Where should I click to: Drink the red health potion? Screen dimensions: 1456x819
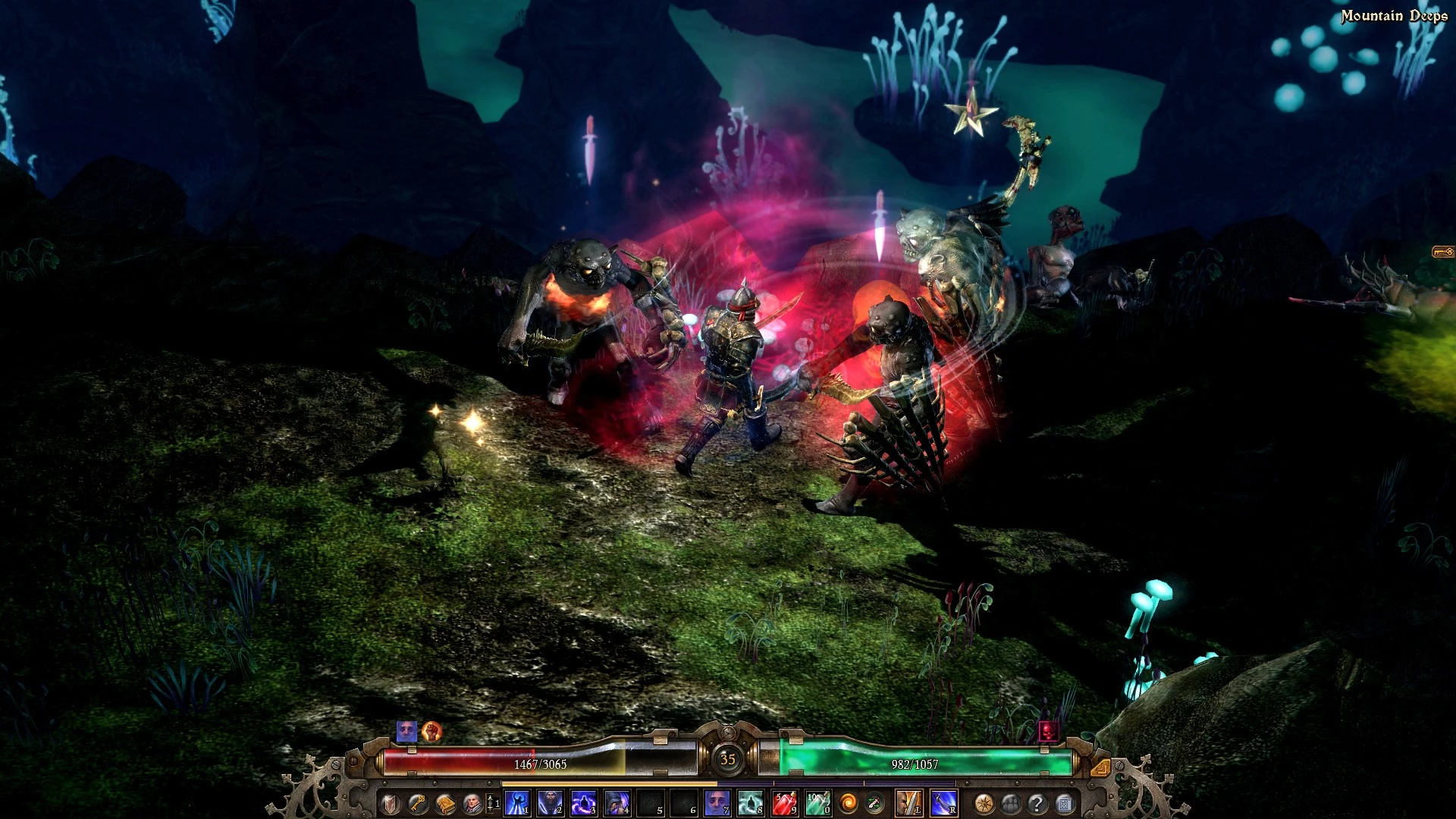pos(784,803)
